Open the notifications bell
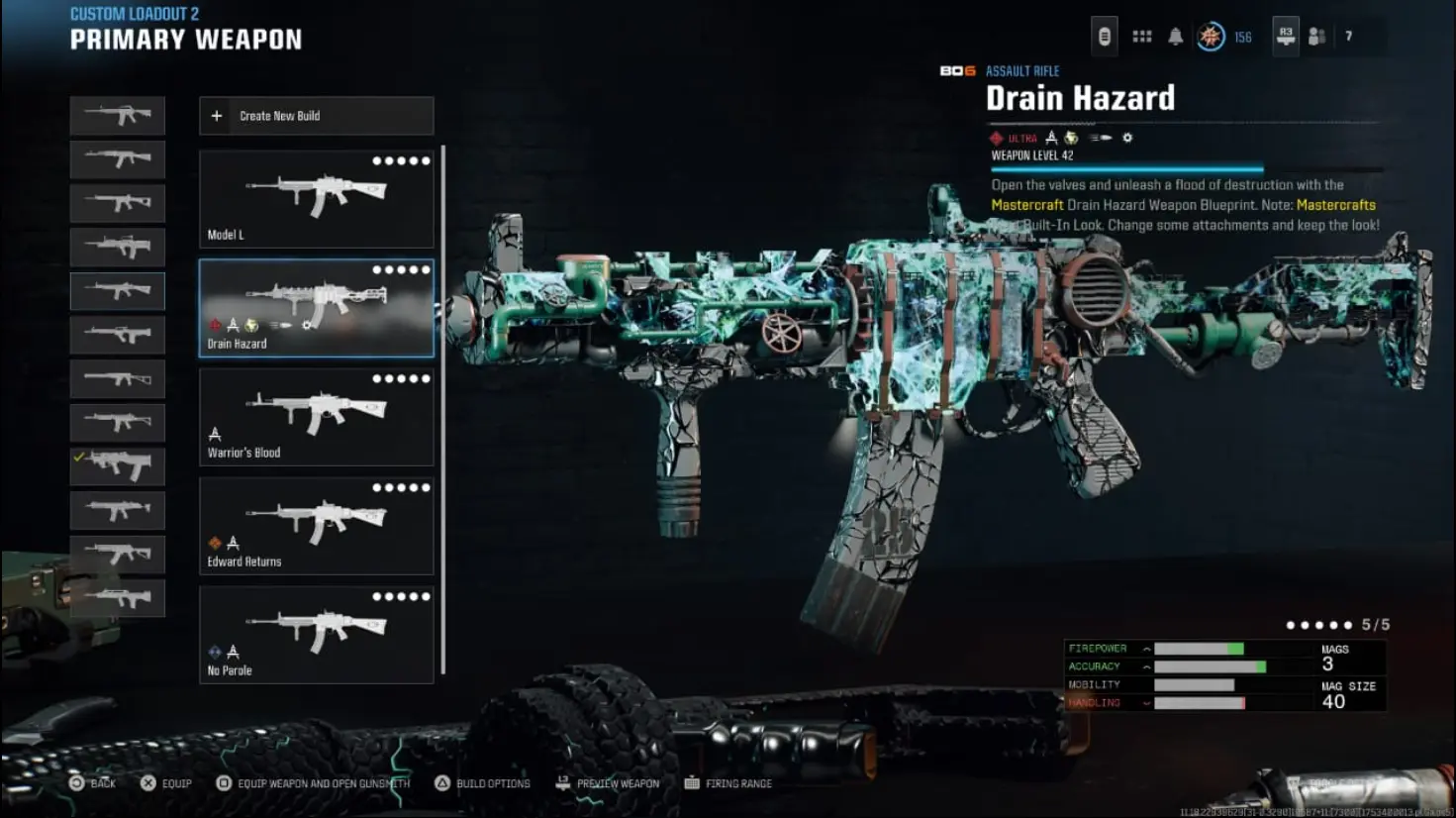Viewport: 1456px width, 818px height. (1175, 37)
